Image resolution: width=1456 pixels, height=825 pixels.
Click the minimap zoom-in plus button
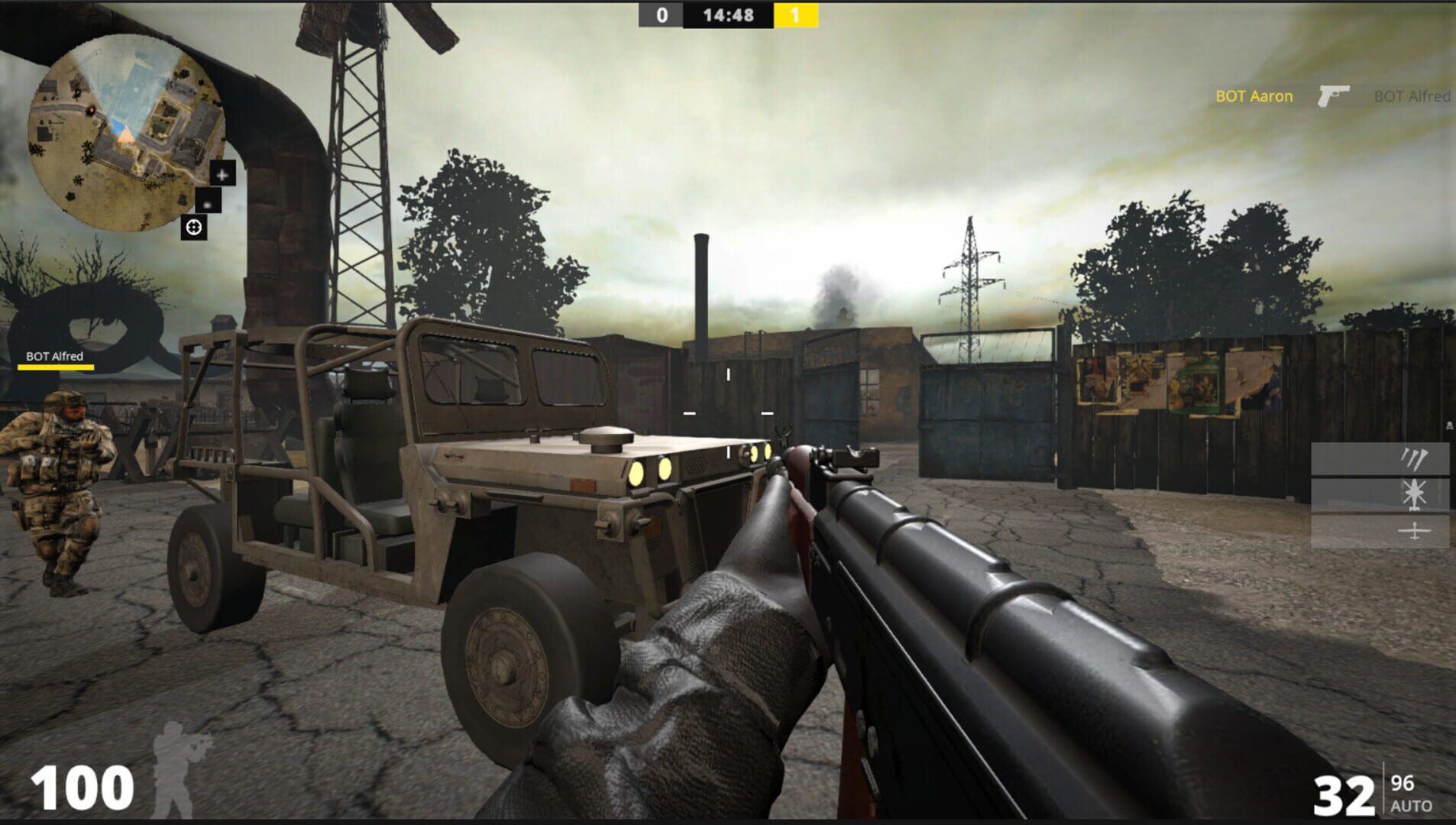[222, 176]
